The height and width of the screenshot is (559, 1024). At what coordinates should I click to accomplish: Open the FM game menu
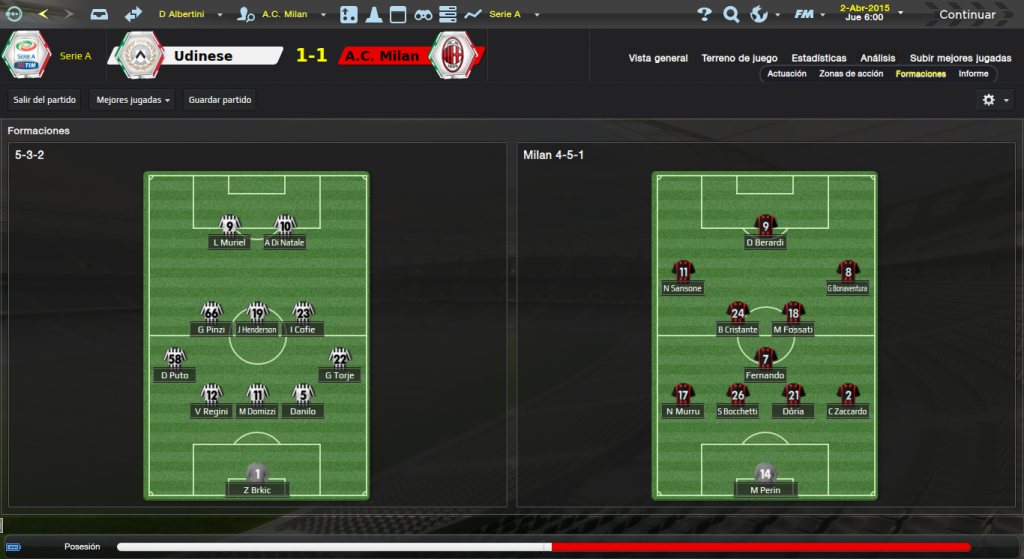(x=806, y=14)
